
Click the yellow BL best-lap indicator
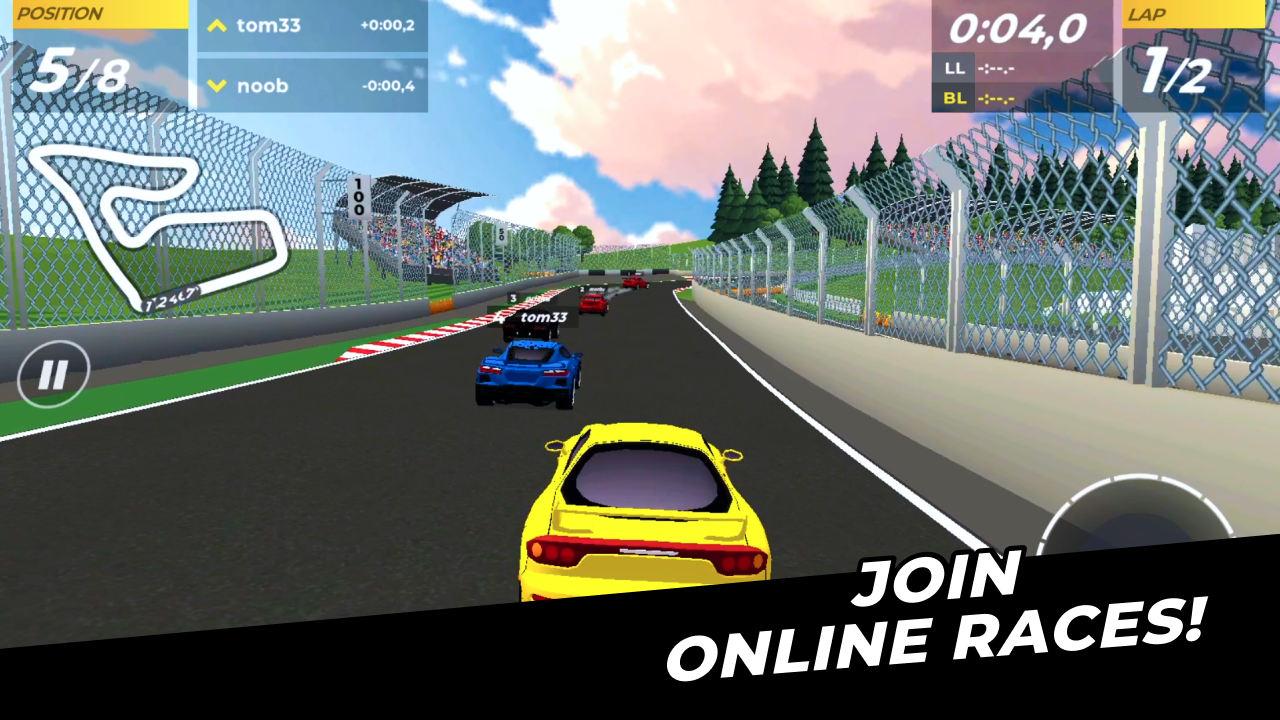(x=955, y=98)
